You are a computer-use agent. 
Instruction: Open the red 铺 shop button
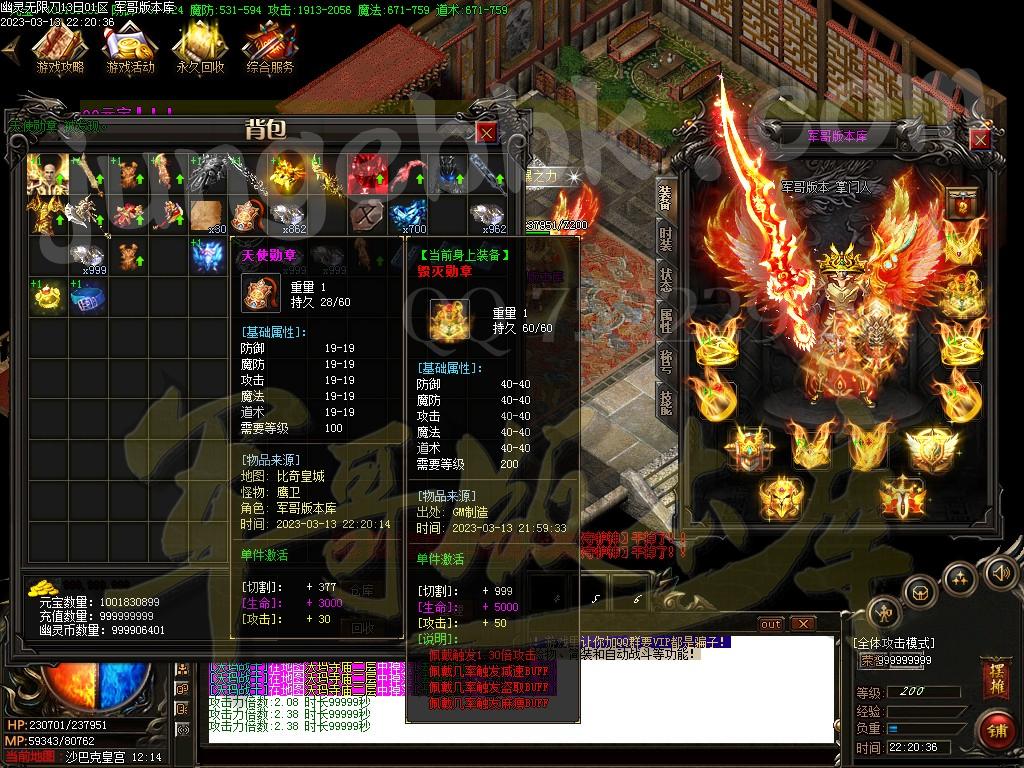[995, 729]
